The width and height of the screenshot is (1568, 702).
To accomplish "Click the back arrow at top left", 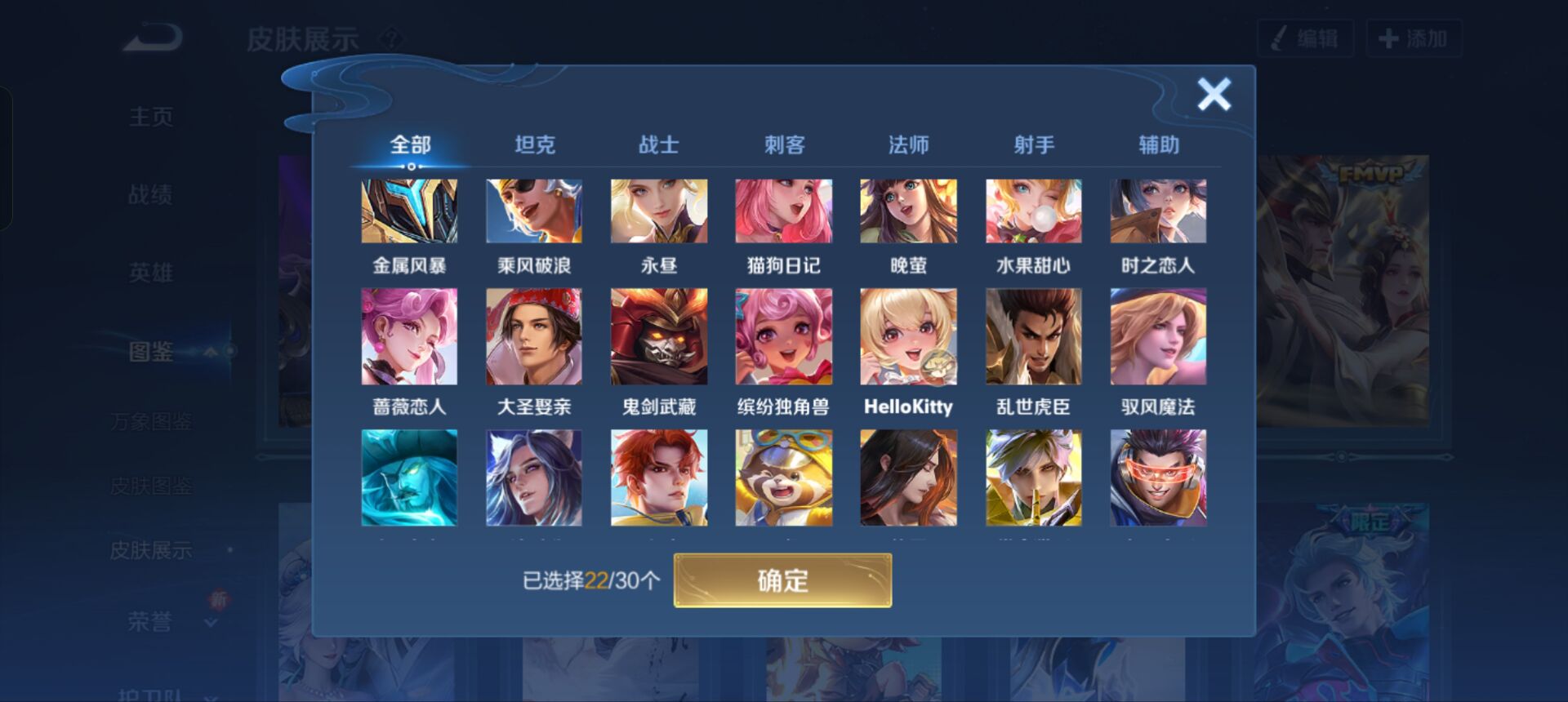I will 151,36.
